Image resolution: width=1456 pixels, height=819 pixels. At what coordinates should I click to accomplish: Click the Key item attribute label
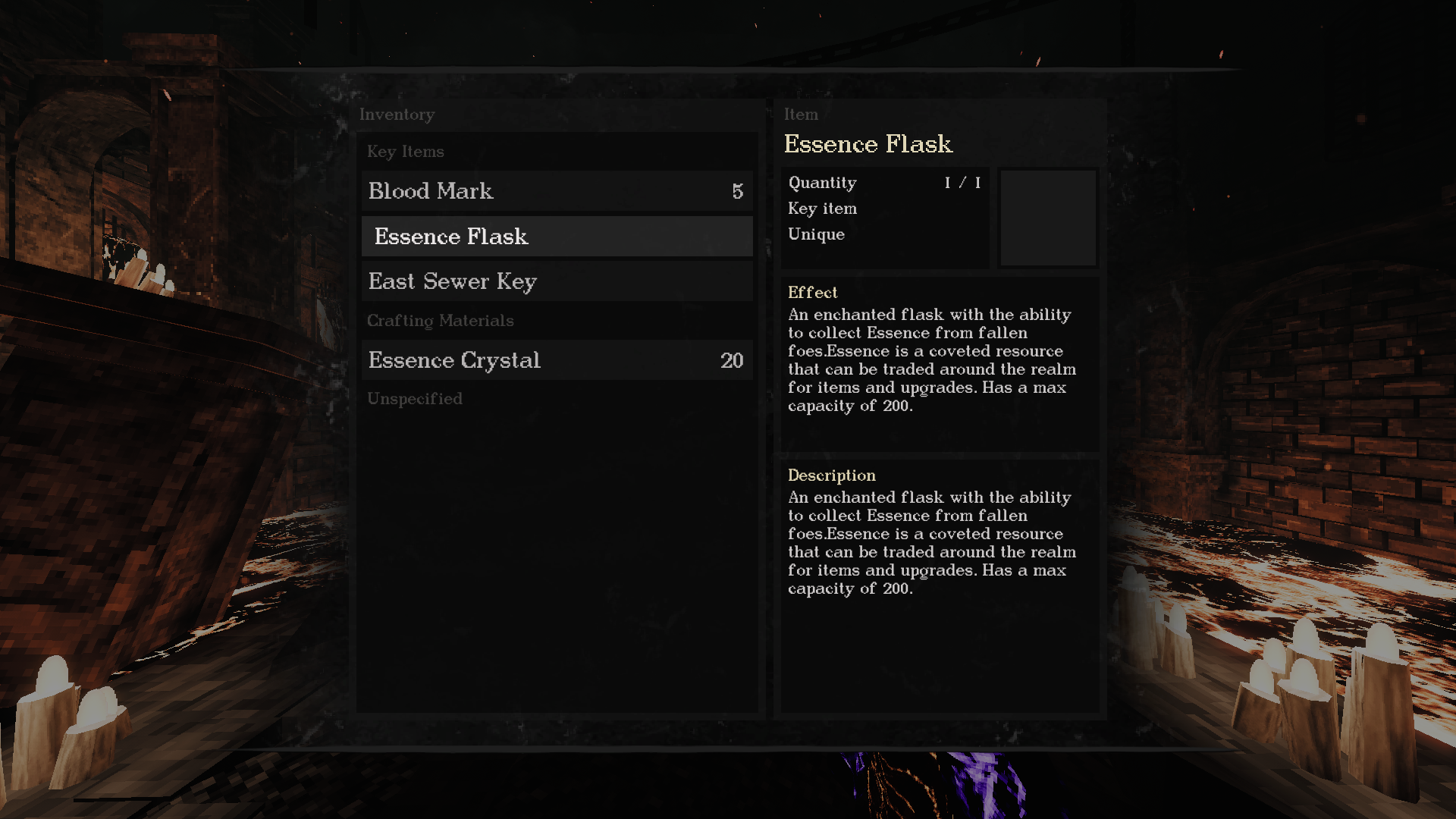click(822, 209)
